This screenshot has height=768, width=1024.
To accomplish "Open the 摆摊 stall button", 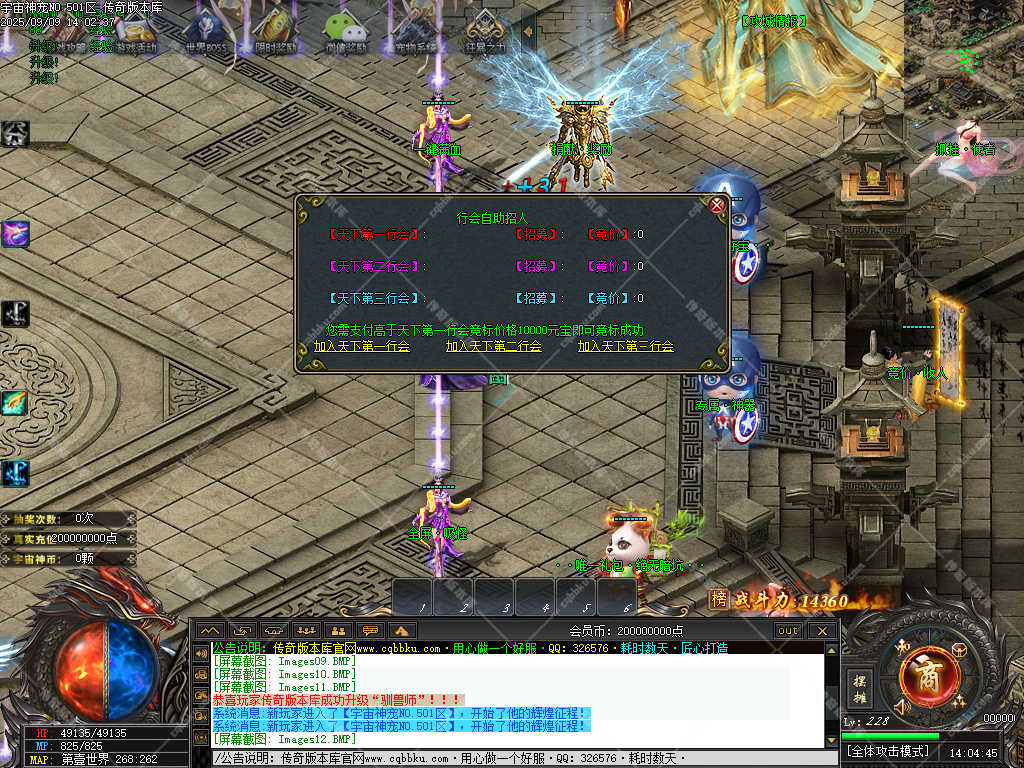I will [859, 686].
